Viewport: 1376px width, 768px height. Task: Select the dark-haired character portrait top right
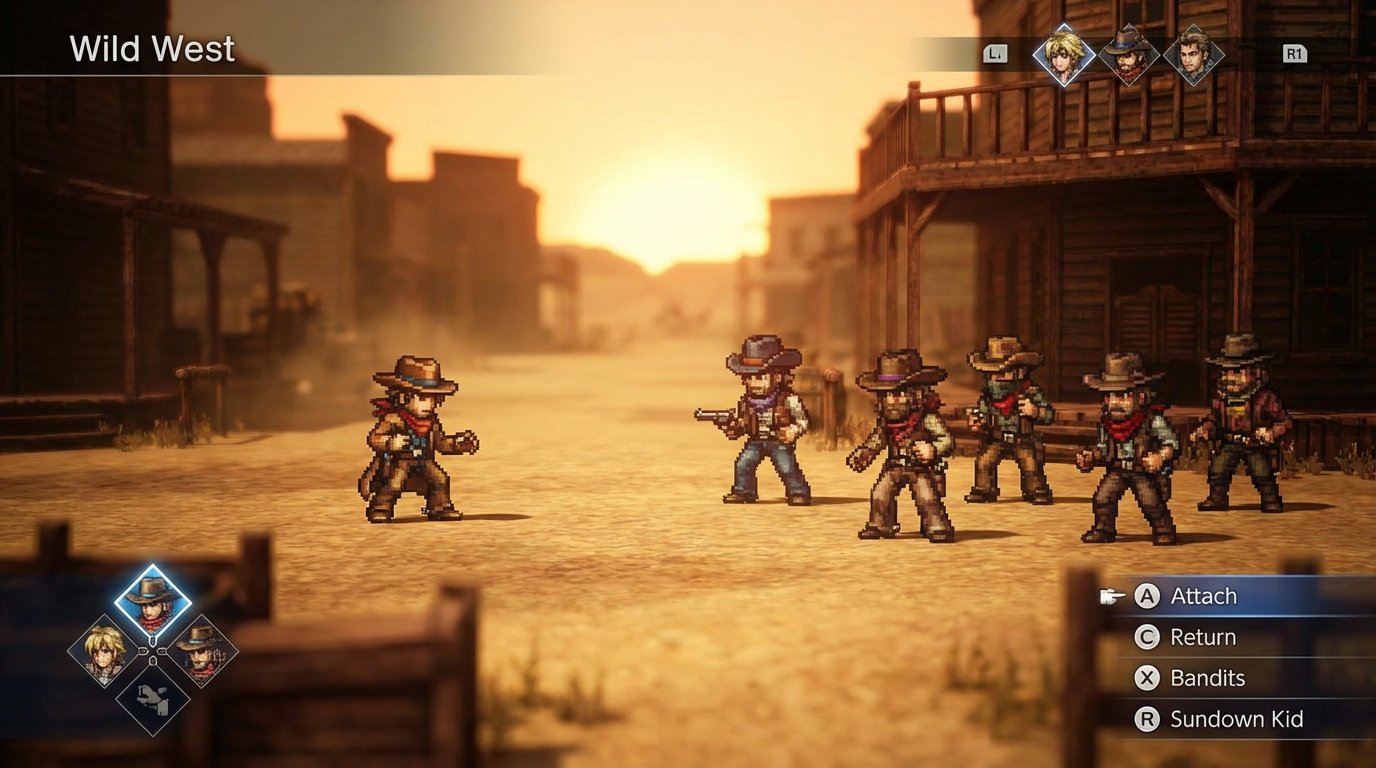(x=1196, y=55)
